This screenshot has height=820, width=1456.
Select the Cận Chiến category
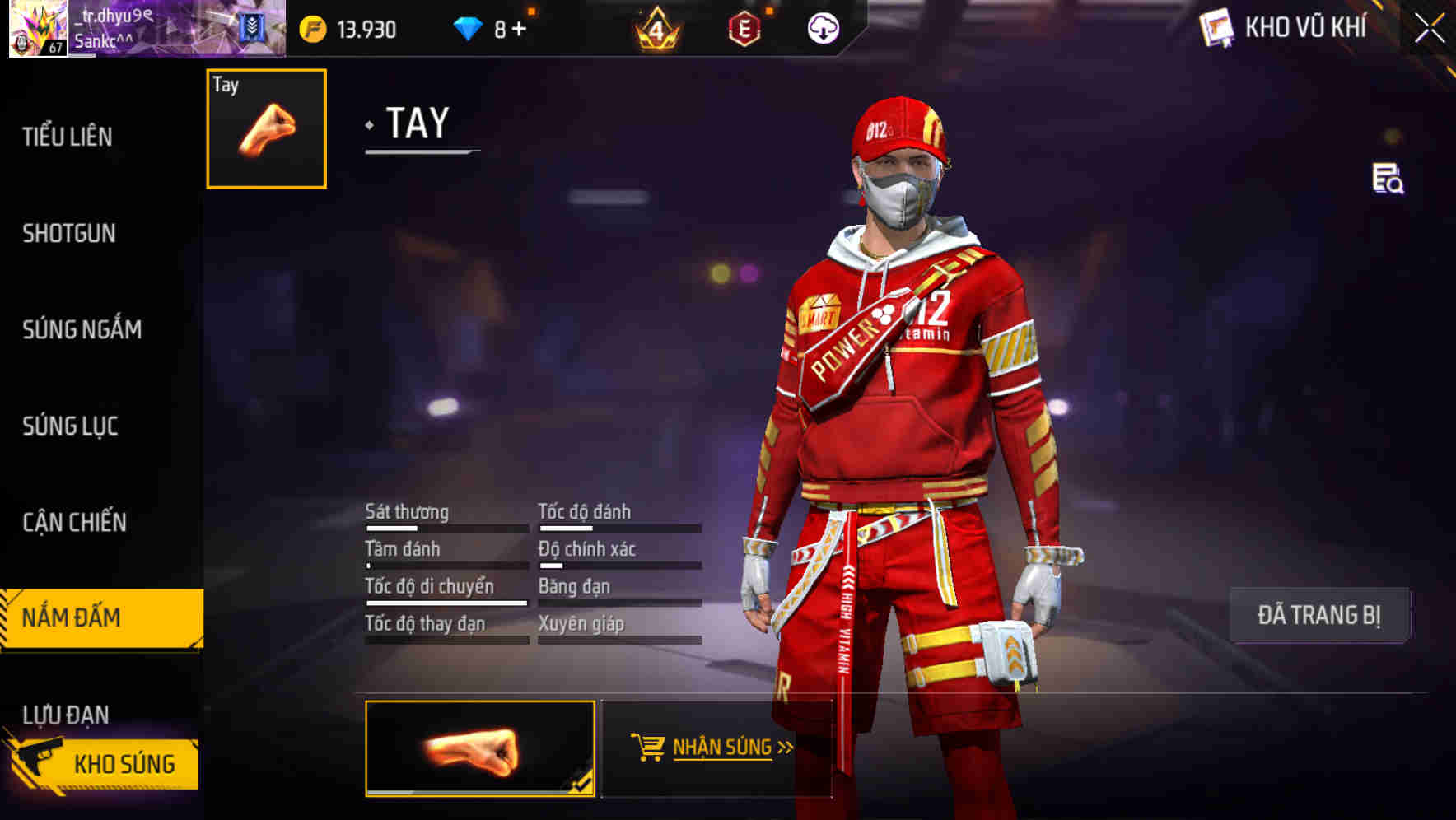click(73, 522)
